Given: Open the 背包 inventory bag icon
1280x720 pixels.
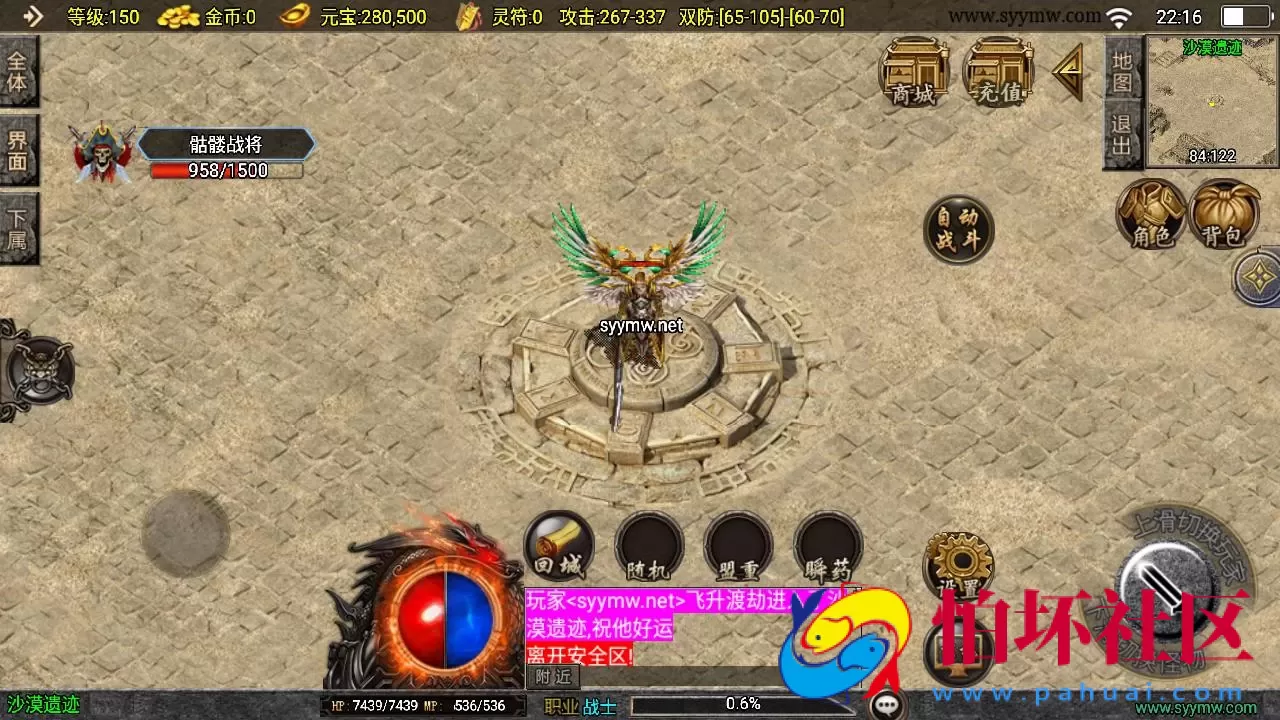Looking at the screenshot, I should coord(1224,215).
